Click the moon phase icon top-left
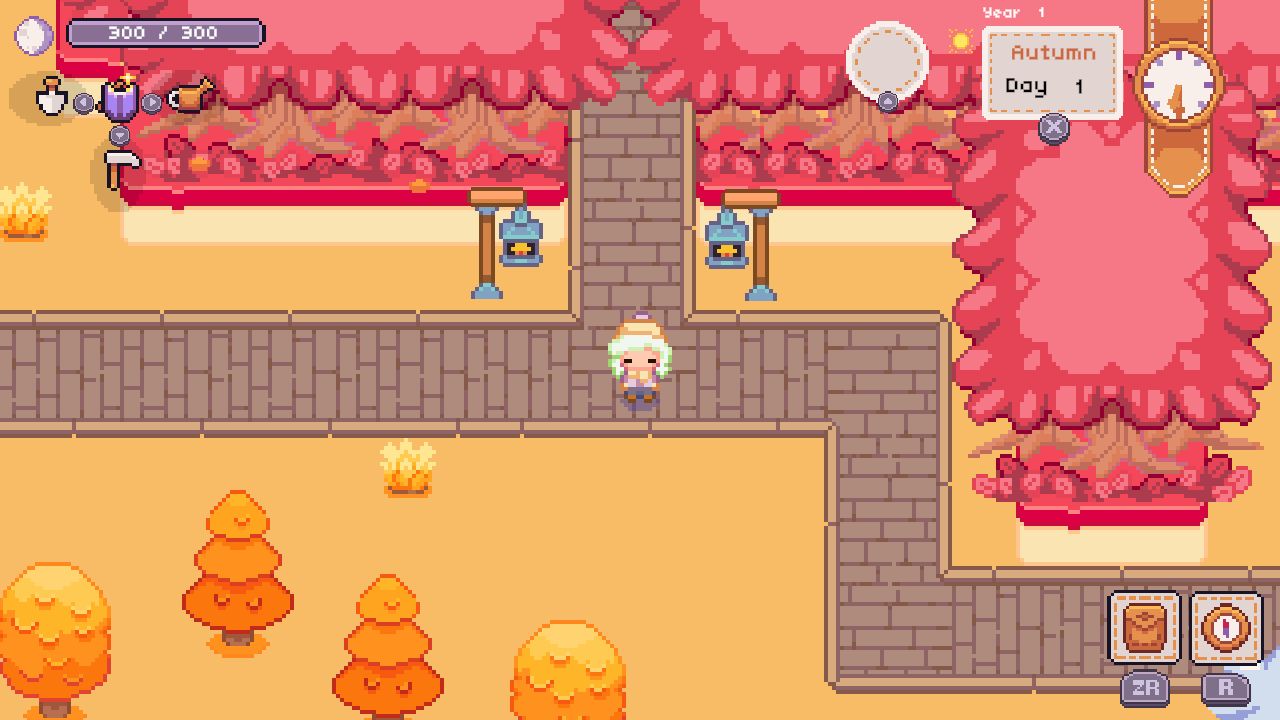1280x720 pixels. pos(33,33)
